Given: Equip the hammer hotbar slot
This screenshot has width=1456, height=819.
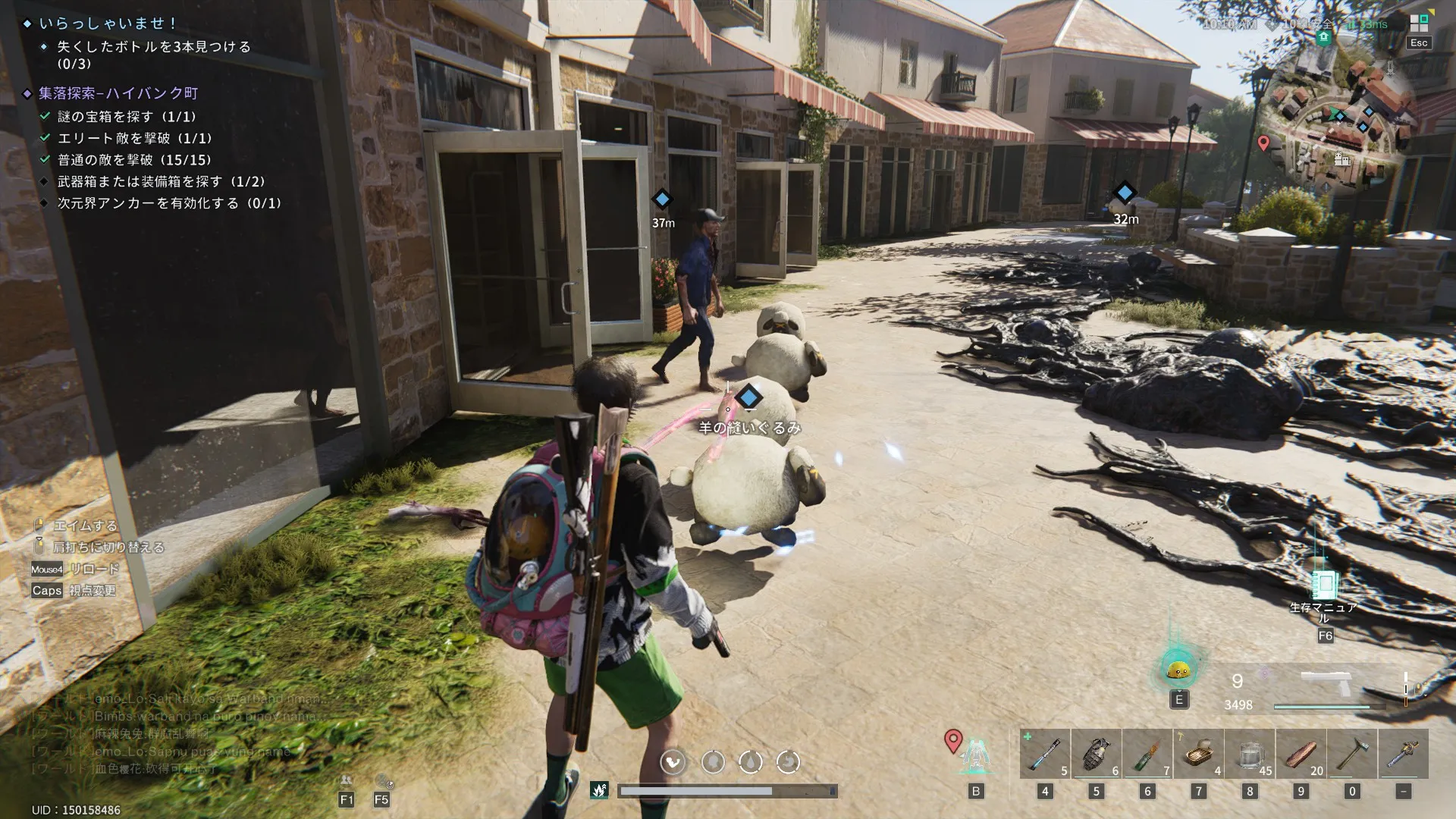Looking at the screenshot, I should [x=1352, y=754].
